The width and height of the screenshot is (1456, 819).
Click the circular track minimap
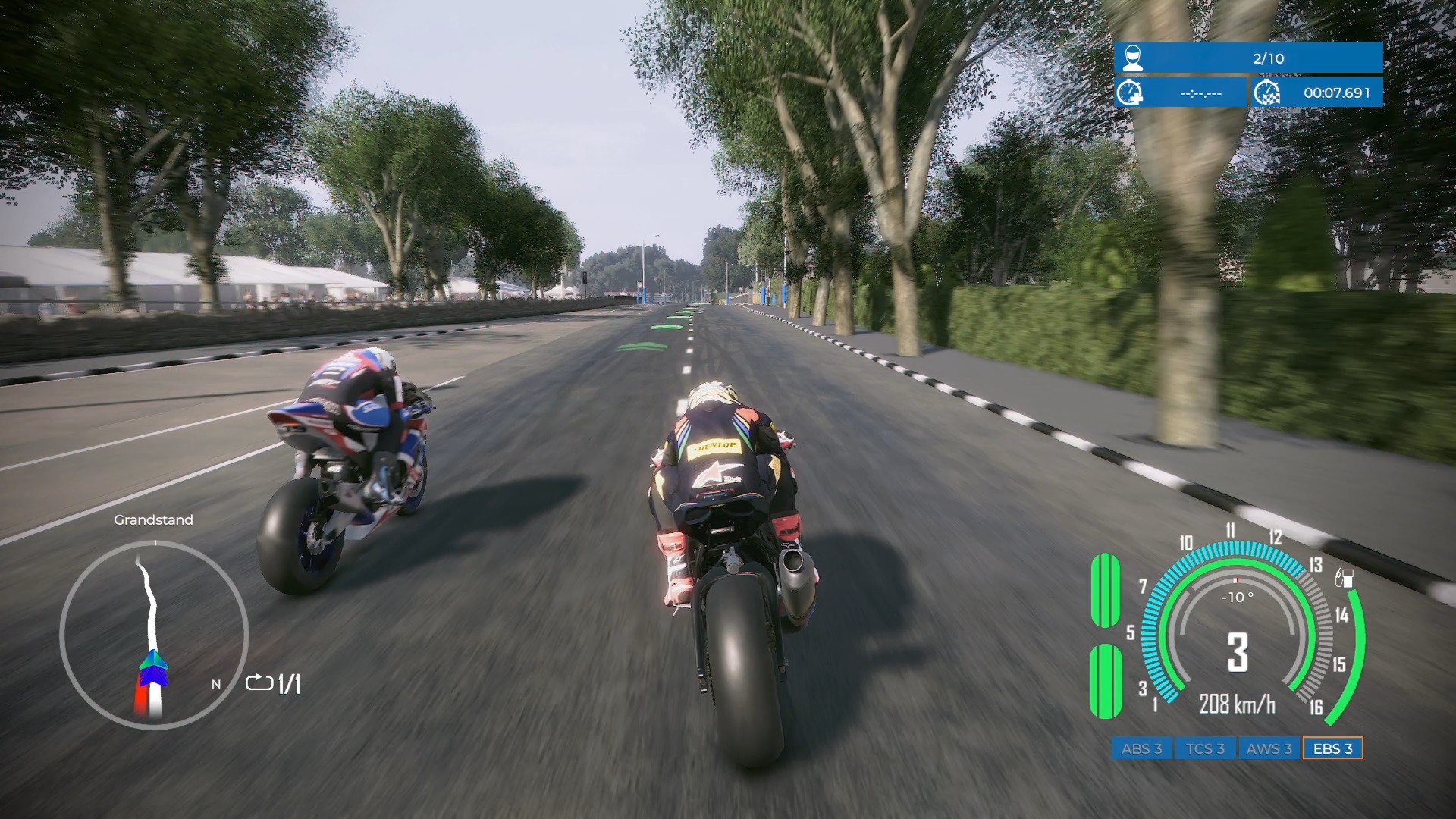(155, 634)
